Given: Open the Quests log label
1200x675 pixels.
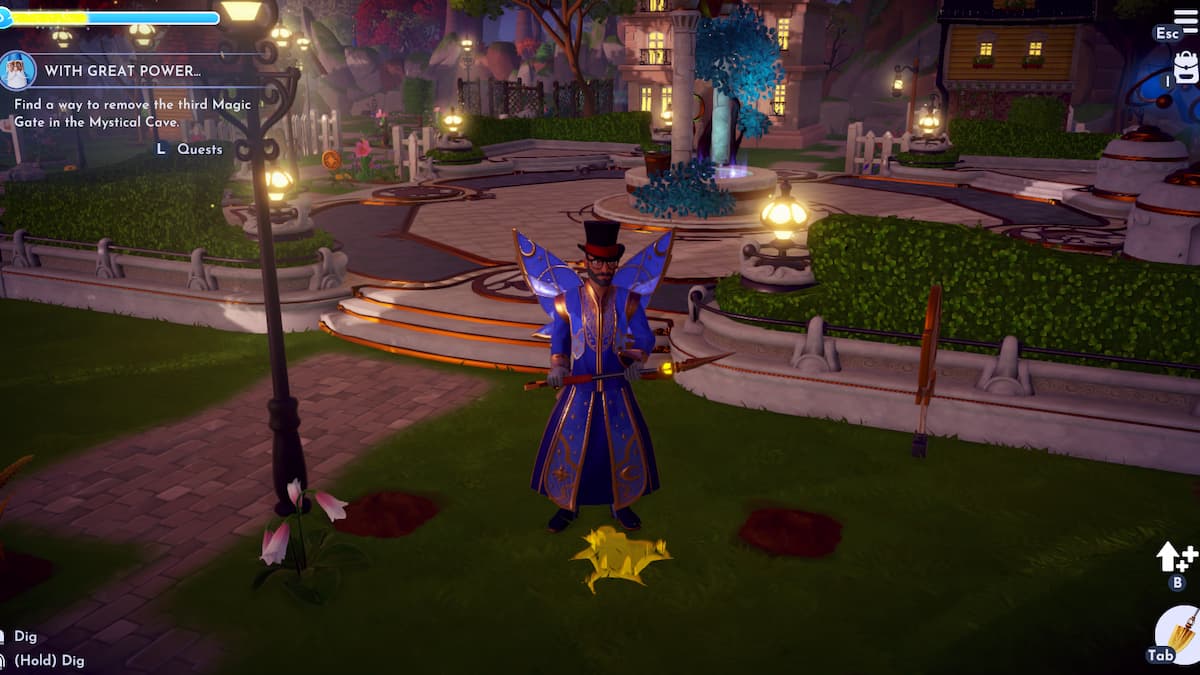Looking at the screenshot, I should 199,149.
